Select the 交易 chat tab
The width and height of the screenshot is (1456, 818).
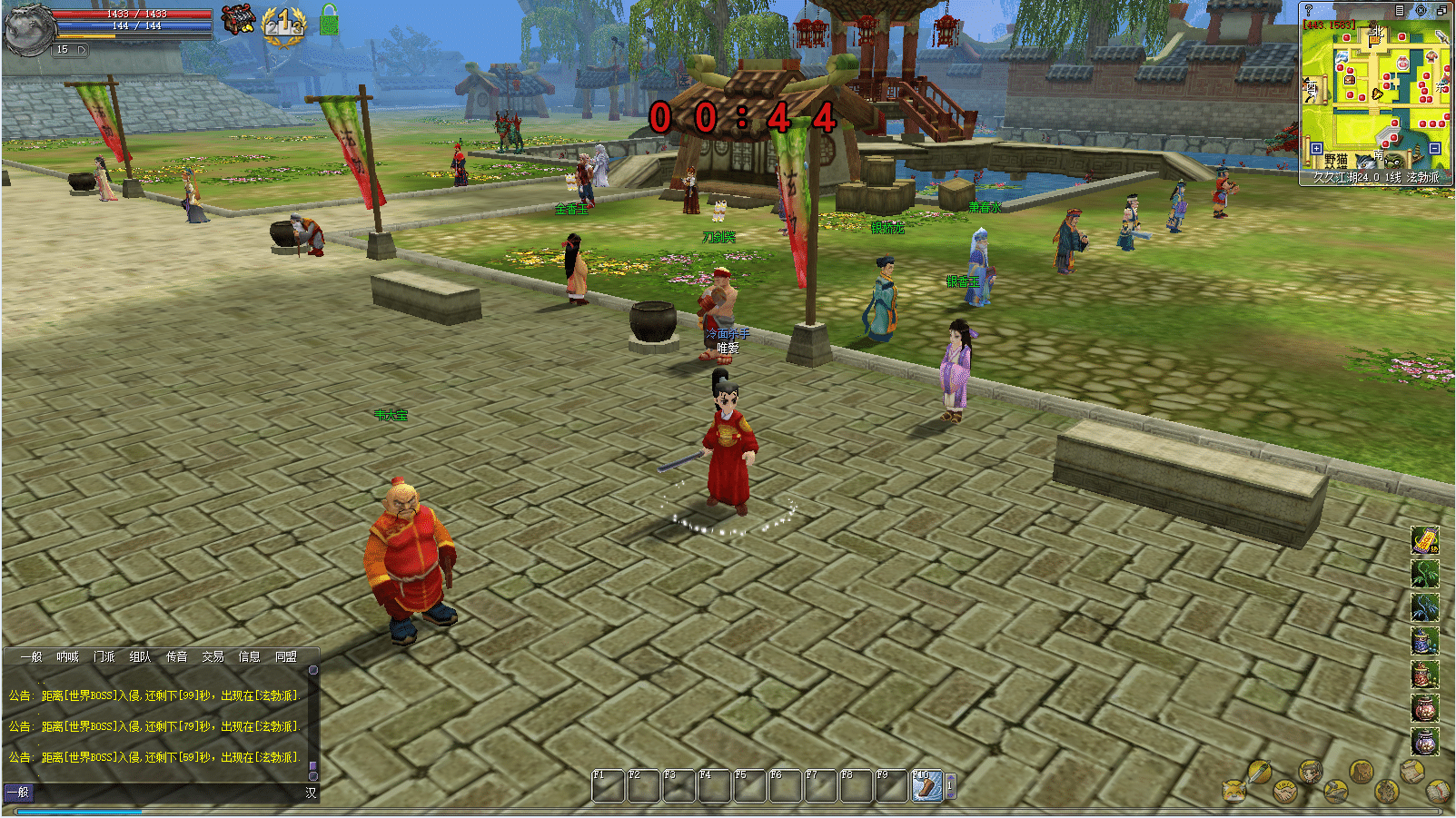[x=213, y=656]
